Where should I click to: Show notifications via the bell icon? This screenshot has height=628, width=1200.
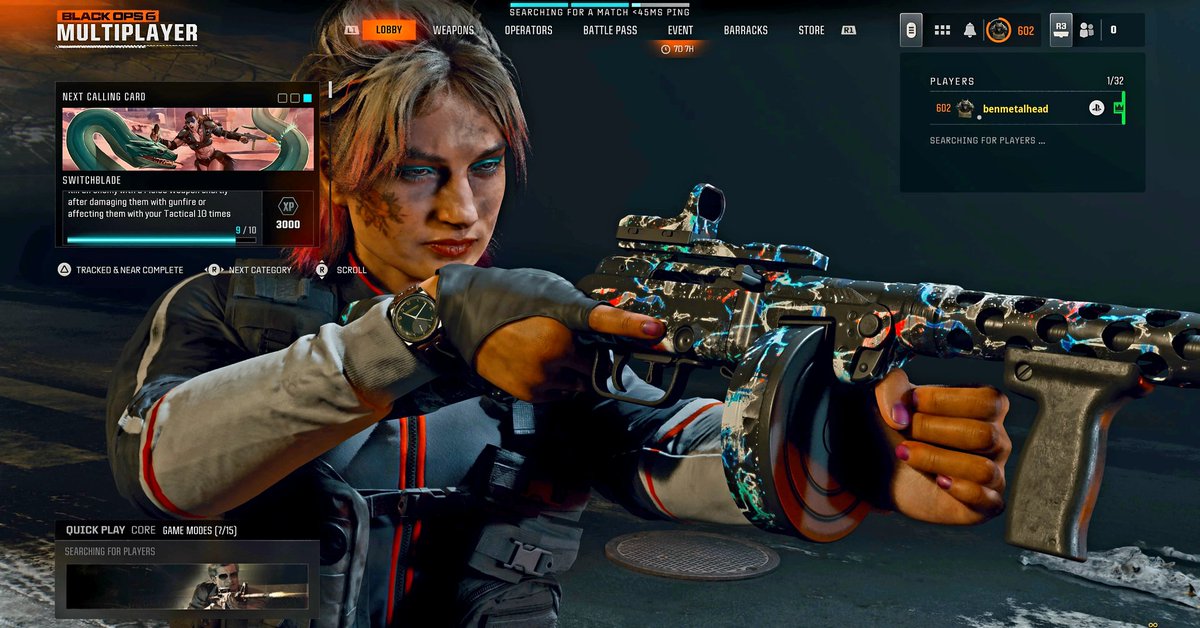pos(969,30)
